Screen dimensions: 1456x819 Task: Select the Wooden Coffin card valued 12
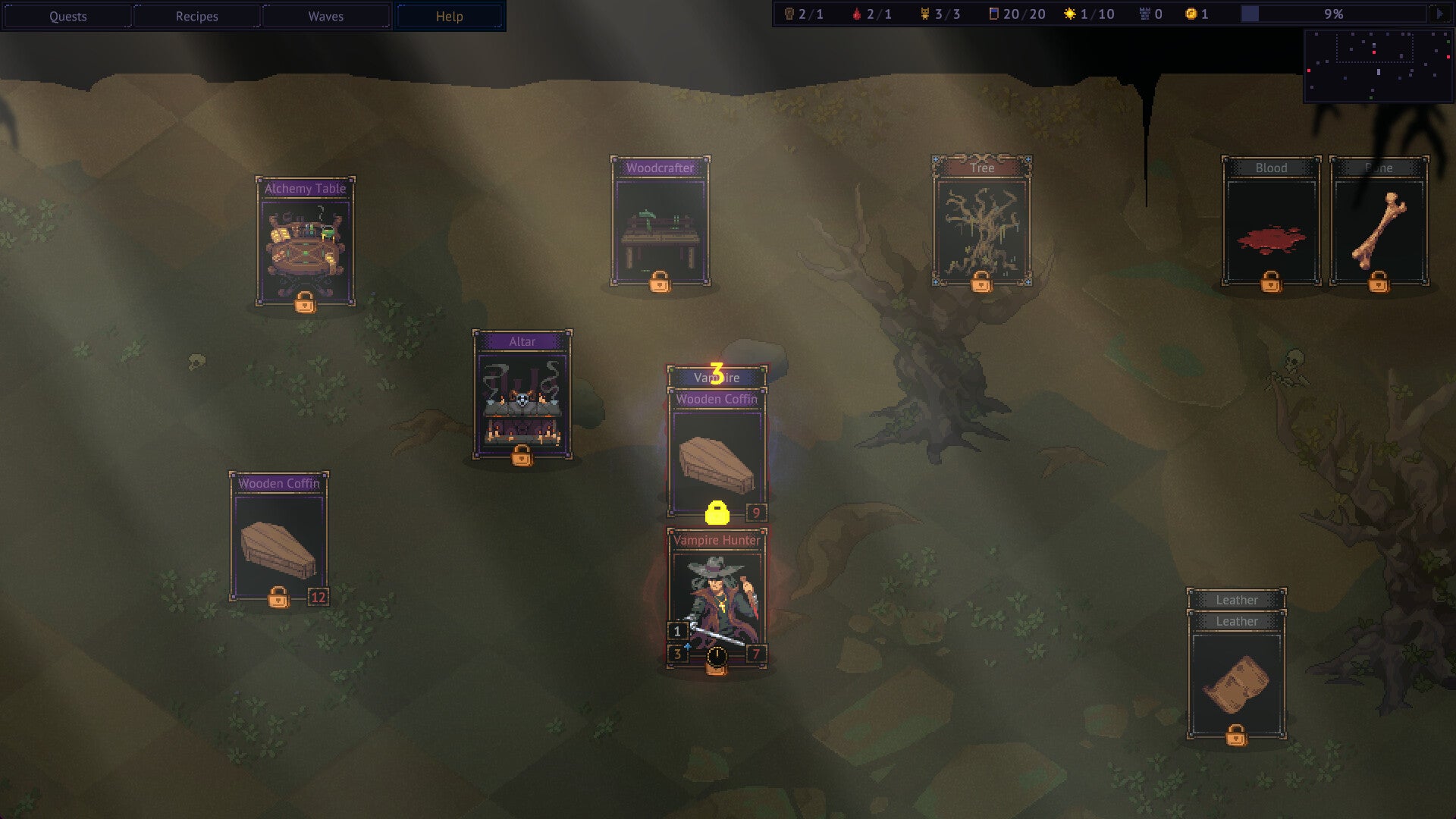pyautogui.click(x=278, y=538)
